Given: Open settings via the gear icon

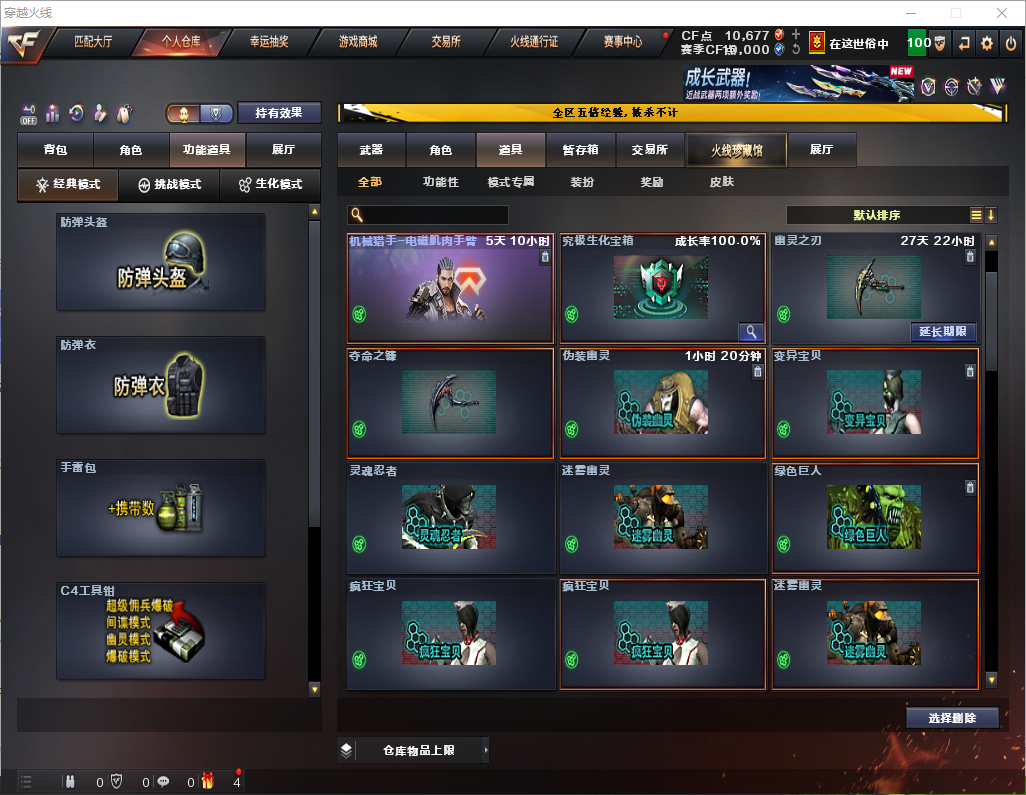Looking at the screenshot, I should pos(987,43).
